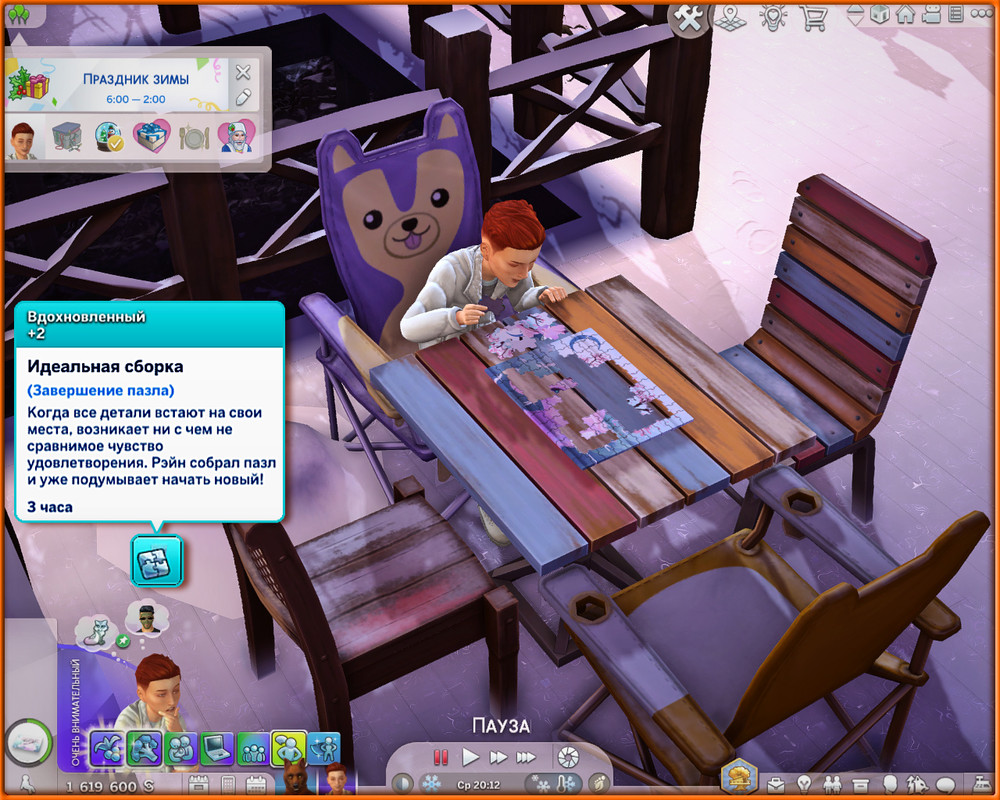Open the relationships panel
Viewport: 1000px width, 800px height.
(831, 783)
